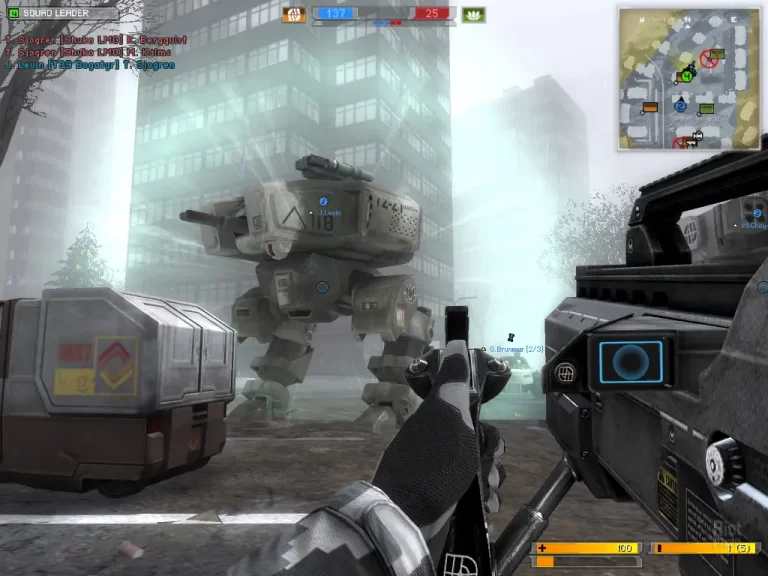
Task: Select the blue squad 2 marker on minimap
Action: 680,105
